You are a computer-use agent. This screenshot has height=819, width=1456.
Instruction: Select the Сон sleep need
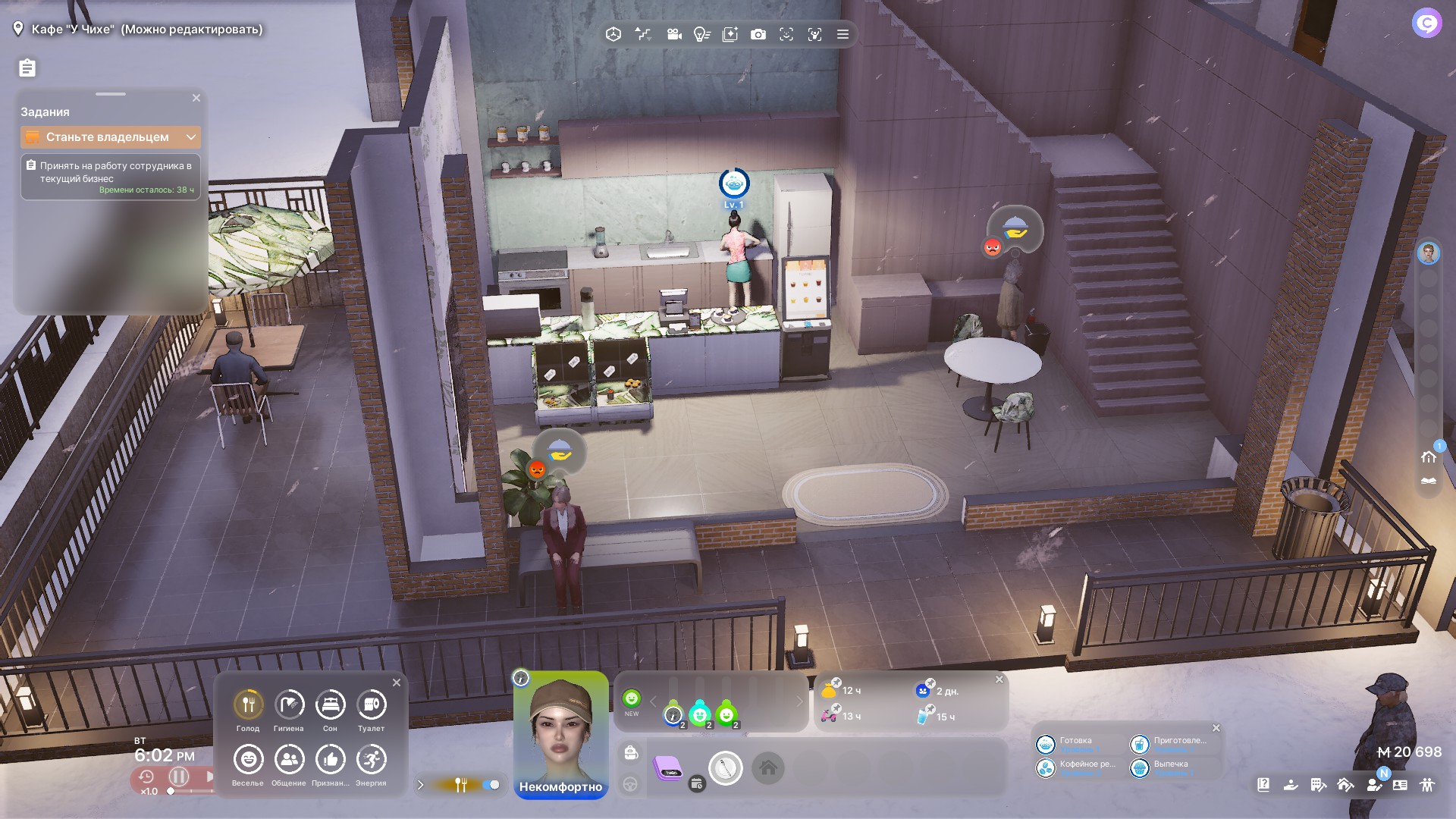point(330,705)
